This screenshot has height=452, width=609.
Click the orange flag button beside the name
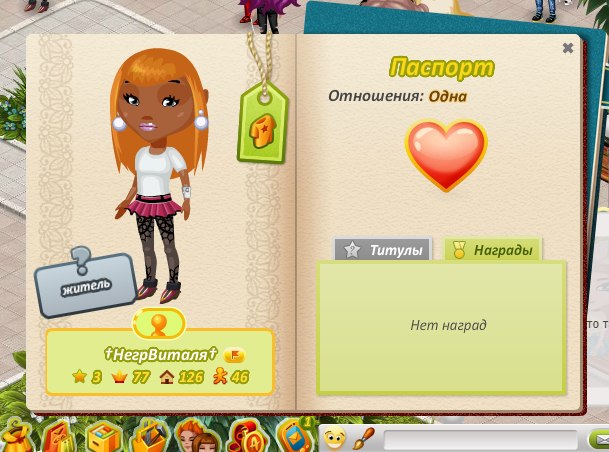click(235, 355)
